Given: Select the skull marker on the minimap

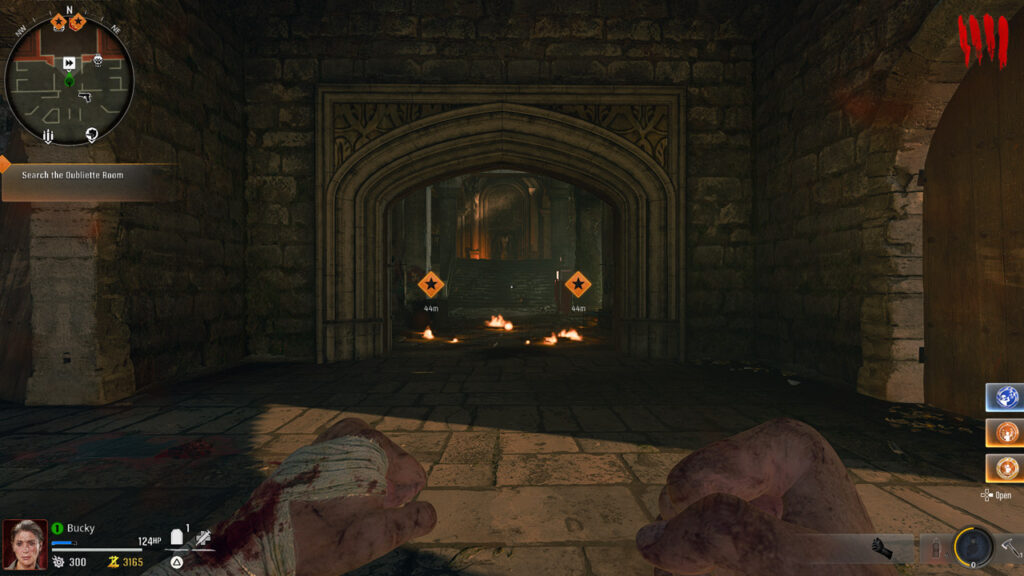Looking at the screenshot, I should pyautogui.click(x=98, y=62).
